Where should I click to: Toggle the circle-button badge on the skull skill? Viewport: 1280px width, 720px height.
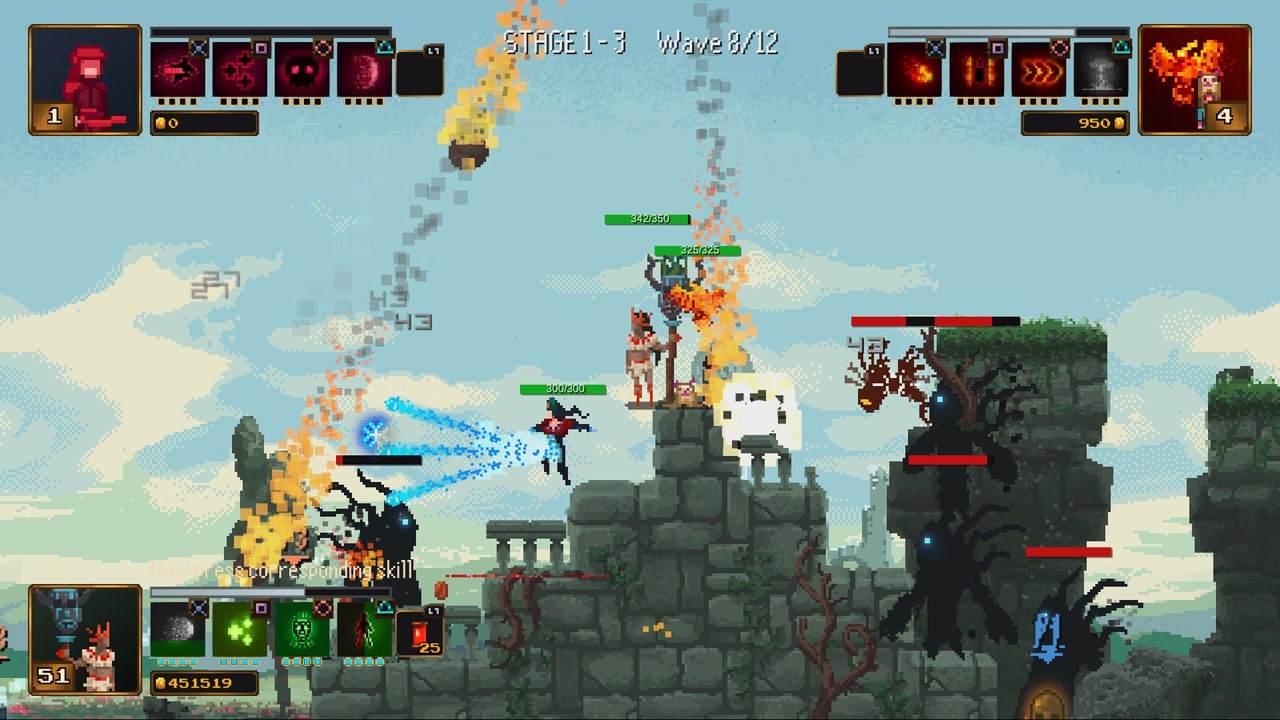coord(321,48)
